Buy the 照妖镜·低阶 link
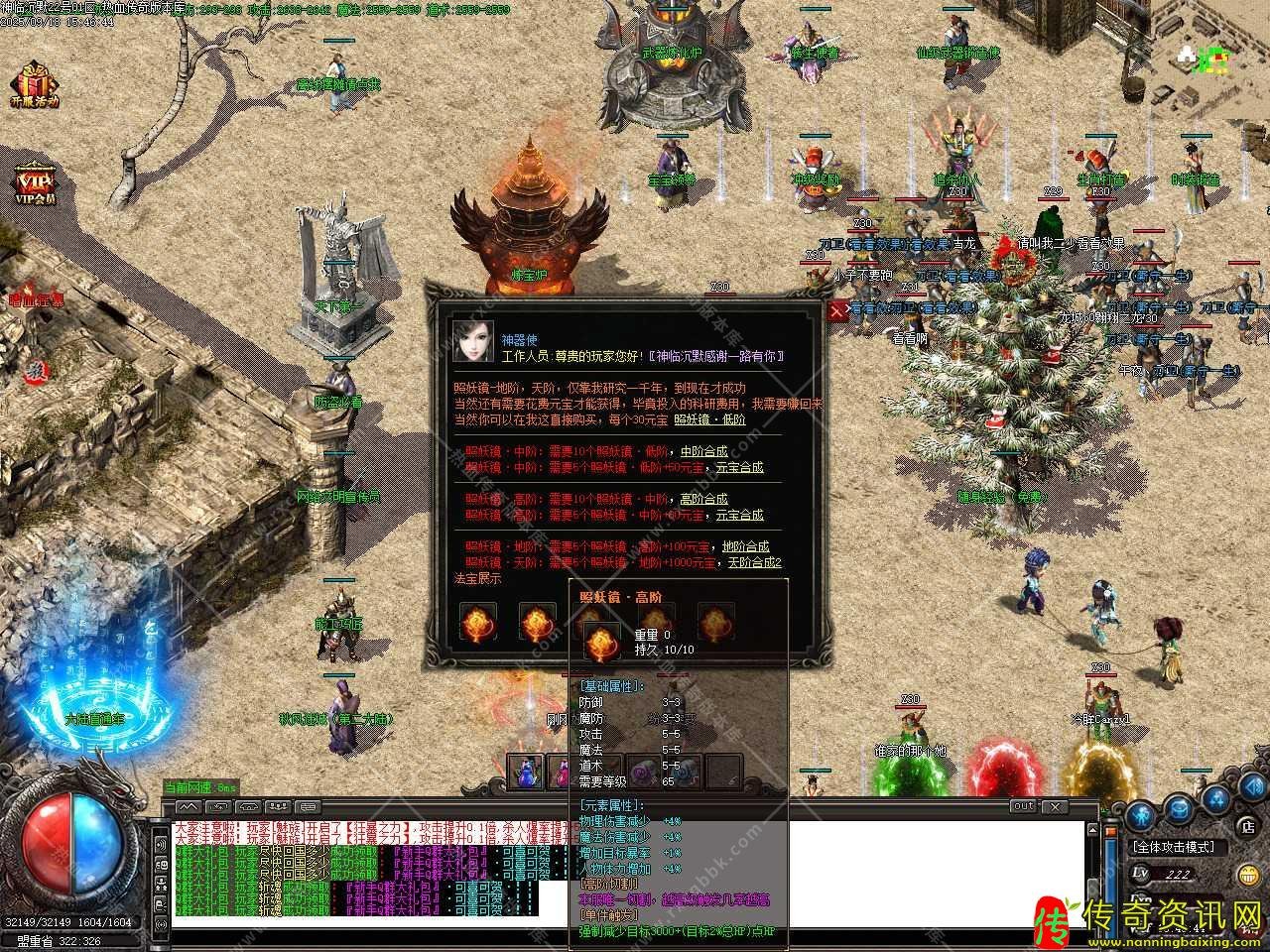Screen dimensions: 1270x952 coord(709,419)
